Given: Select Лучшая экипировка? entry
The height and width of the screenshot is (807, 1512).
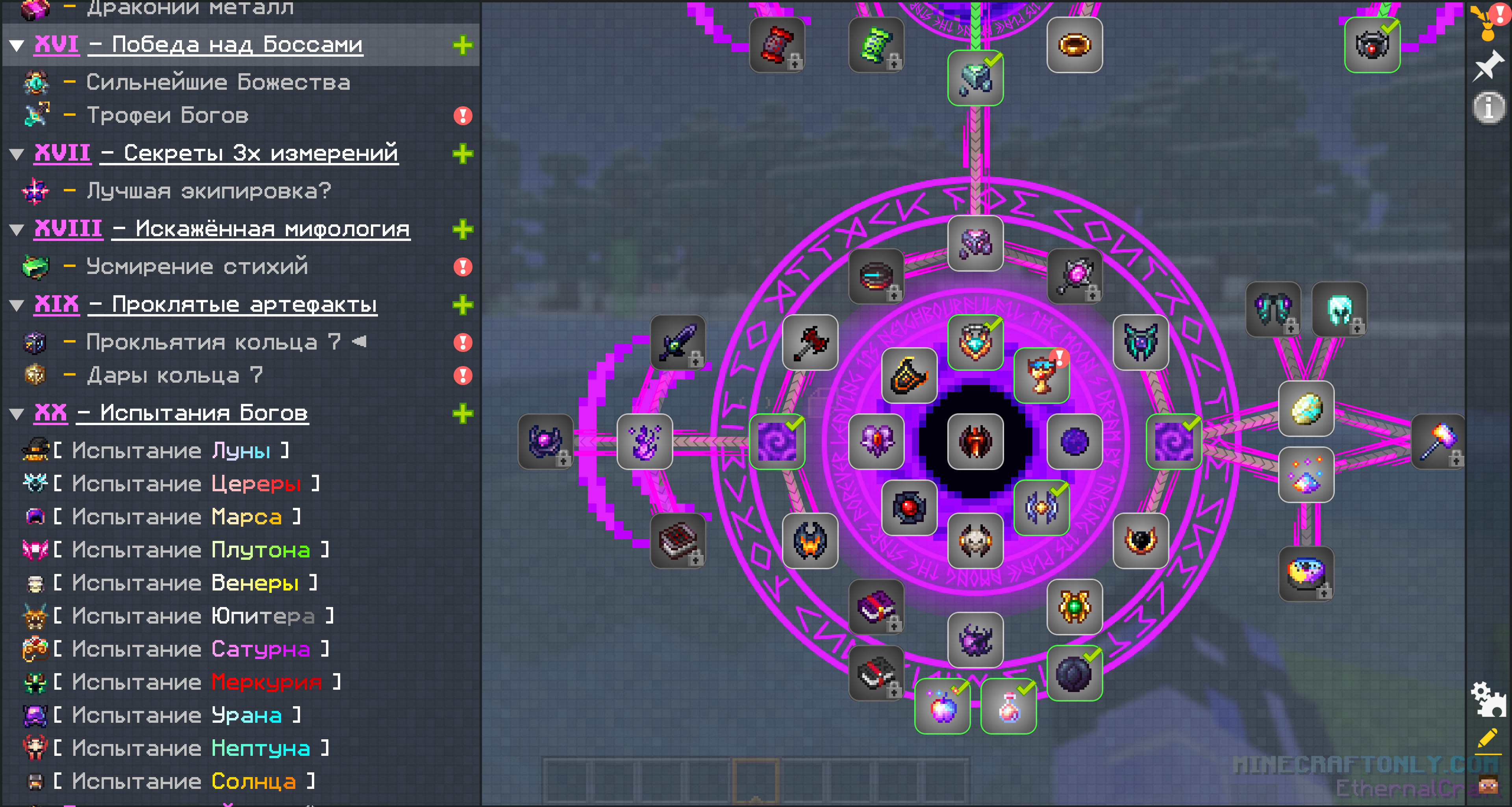Looking at the screenshot, I should 208,191.
